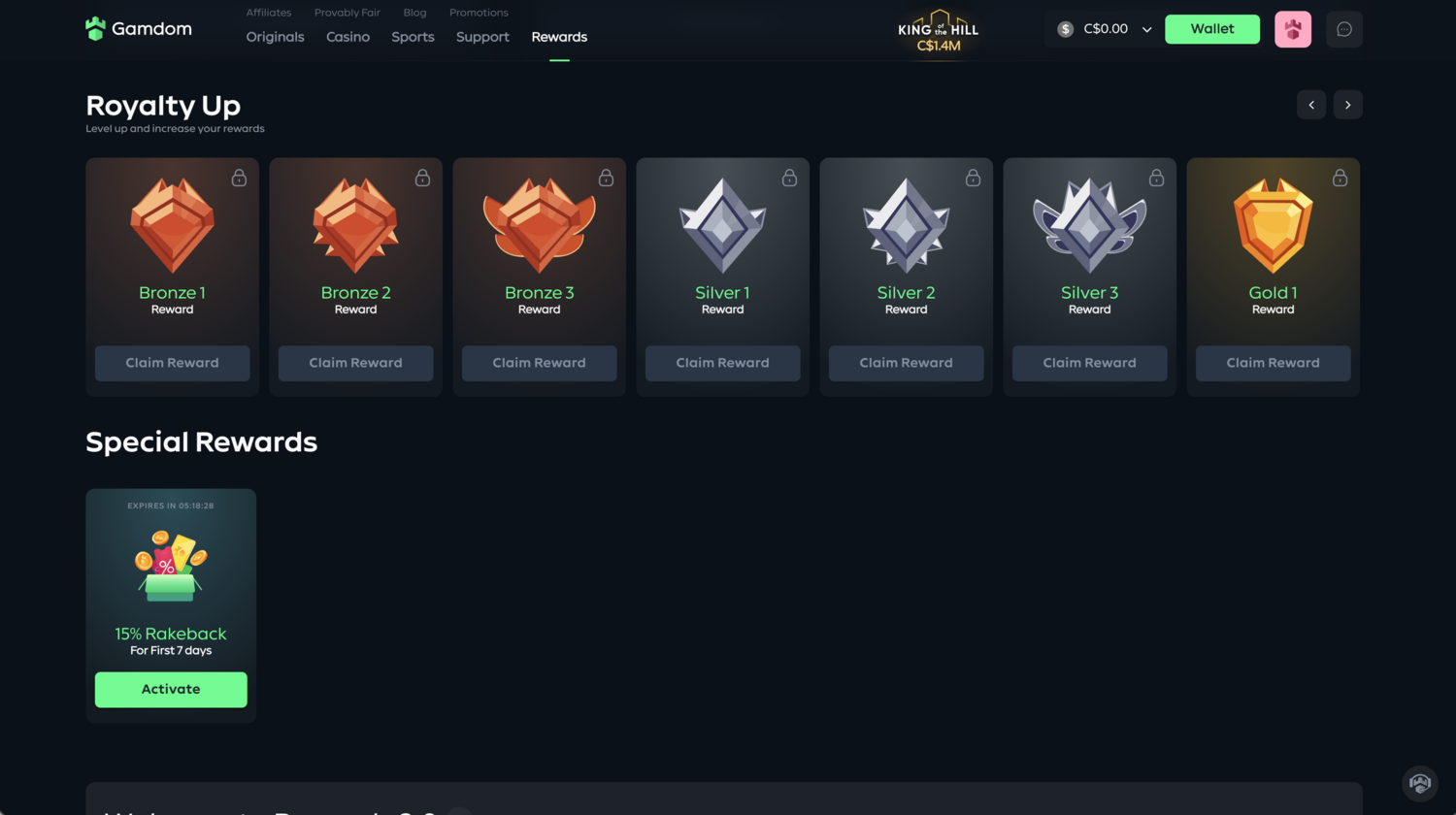Click the coin icon beside C$0.00
The image size is (1456, 815).
[x=1064, y=29]
